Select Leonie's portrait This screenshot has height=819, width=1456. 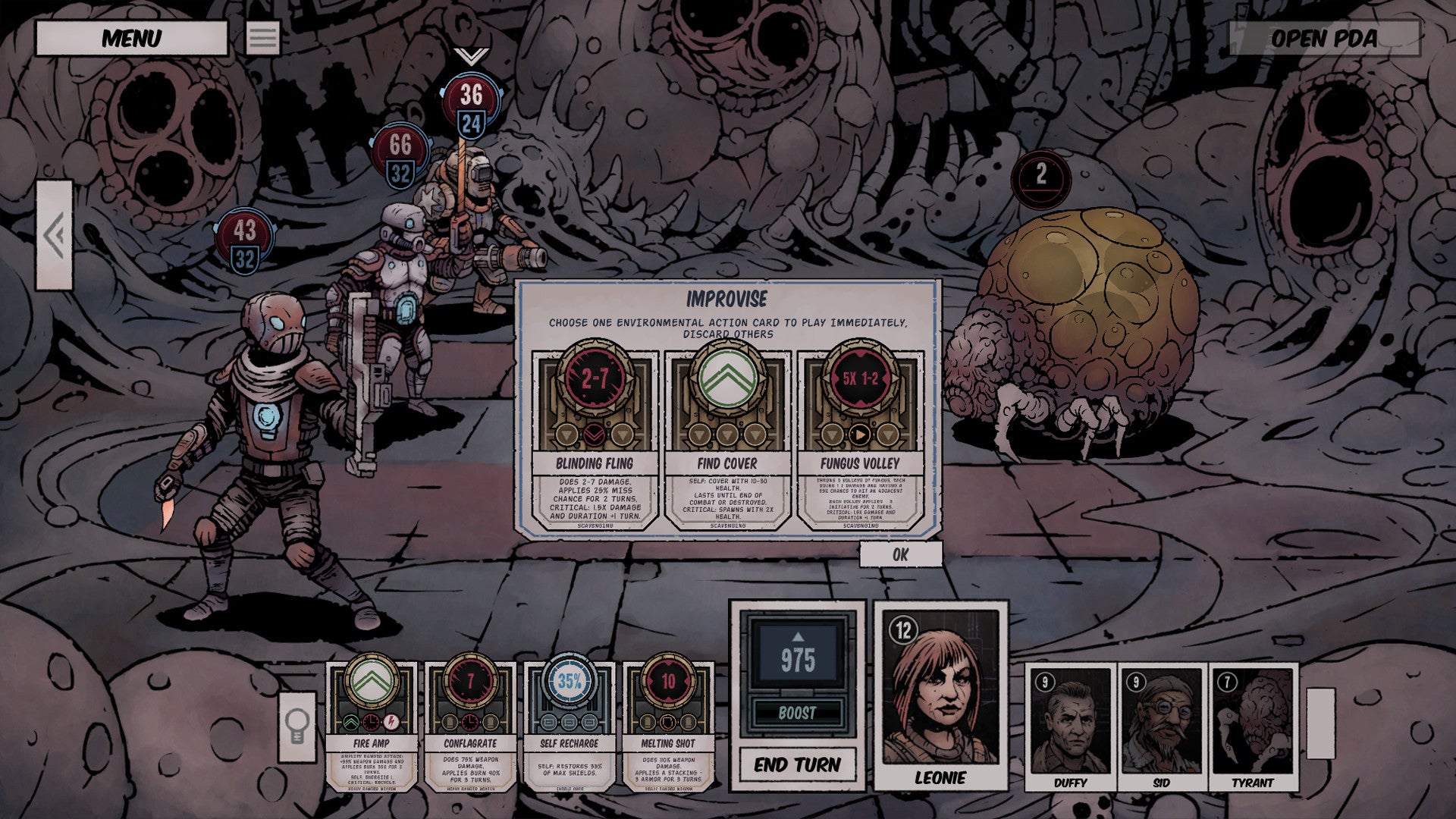click(940, 694)
